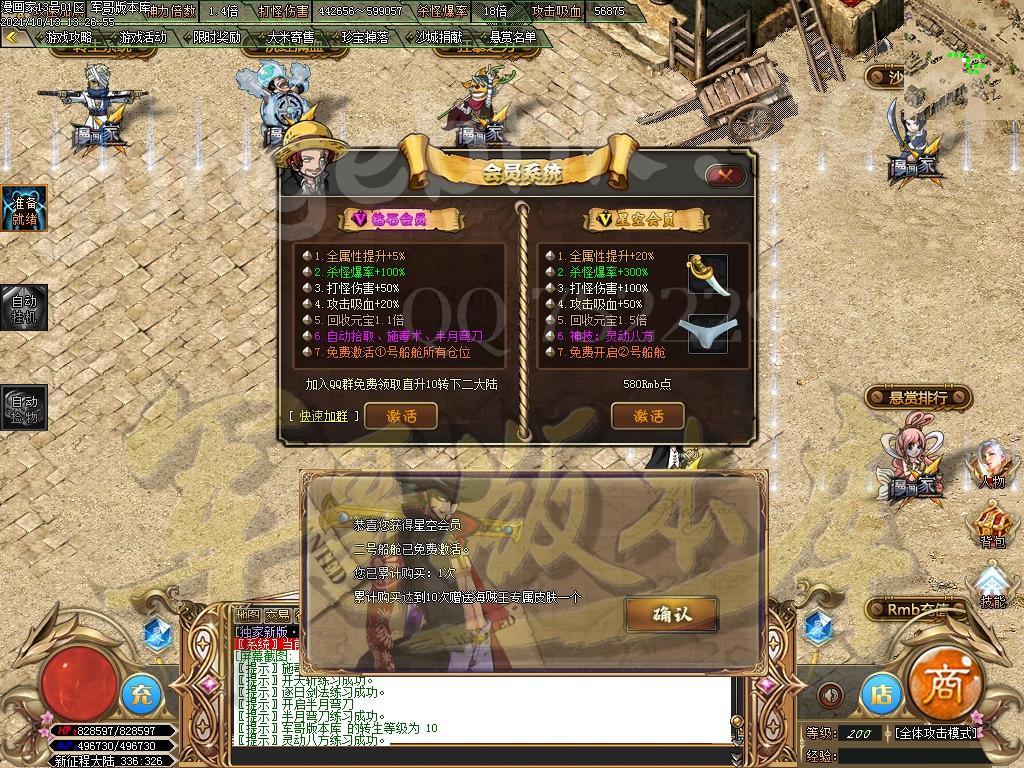Open the 游戏攻略 menu
Screen dimensions: 1024x768
(69, 38)
